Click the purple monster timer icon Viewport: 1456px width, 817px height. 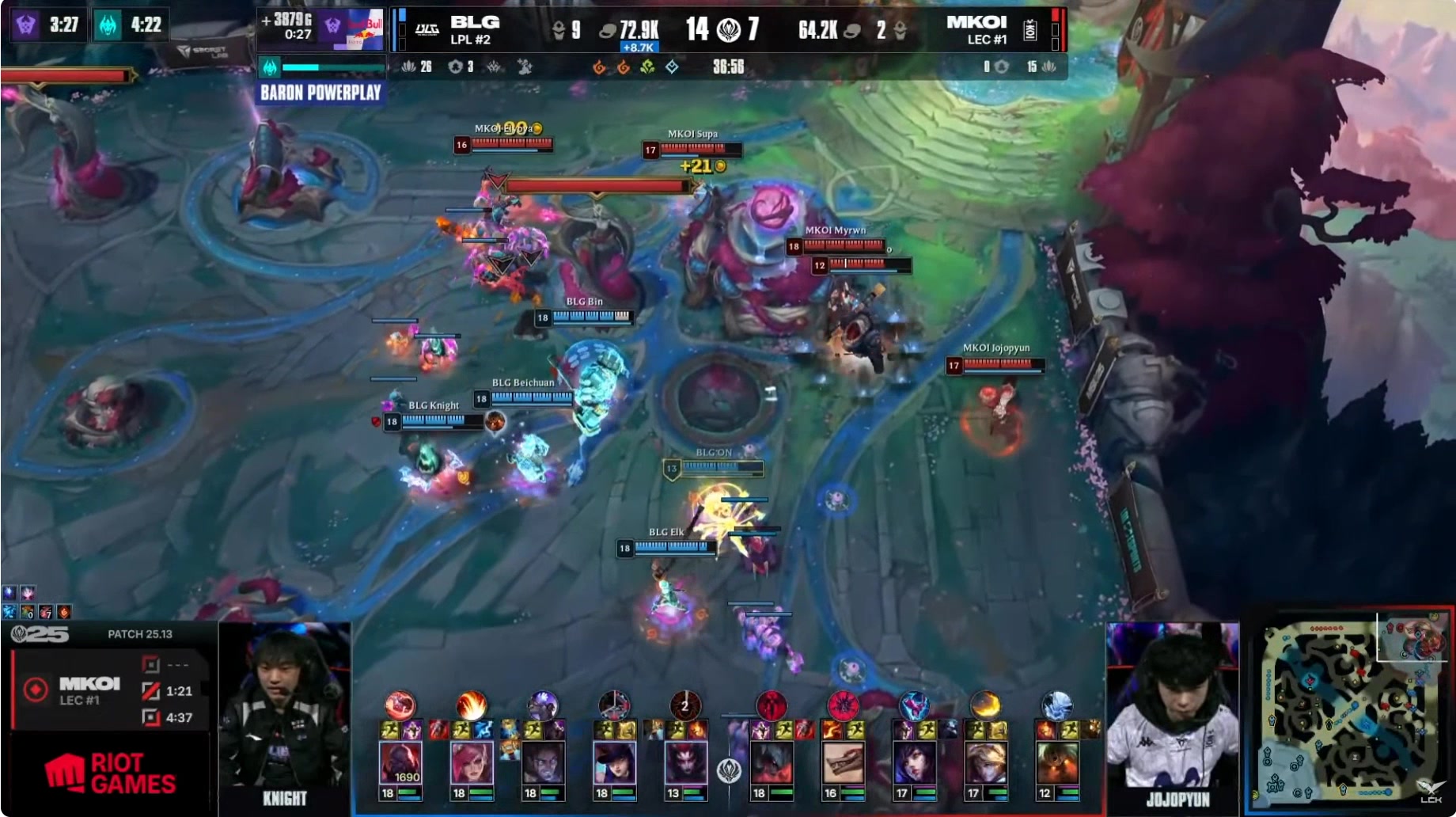coord(26,25)
